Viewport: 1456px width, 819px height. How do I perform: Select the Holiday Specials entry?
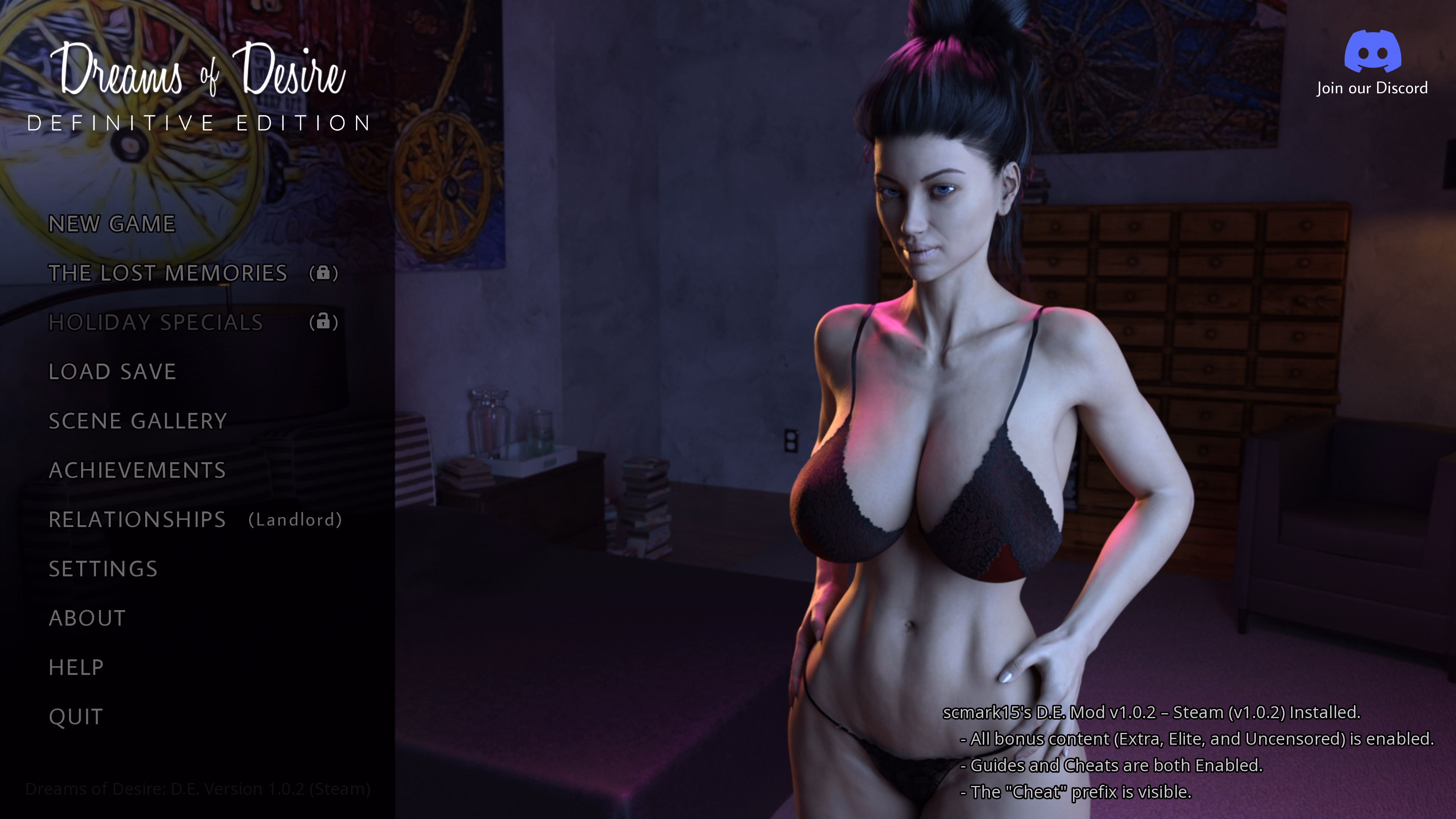[155, 323]
